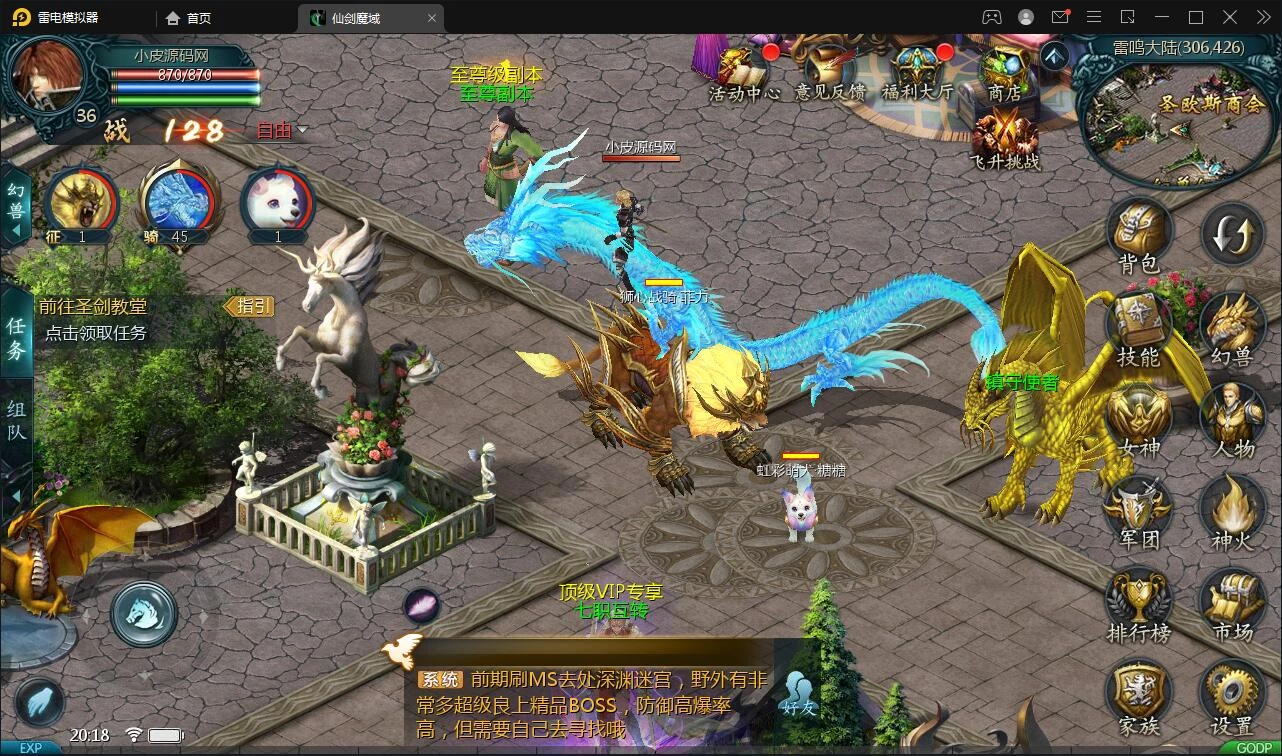Open the 自由 combat mode dropdown

281,130
